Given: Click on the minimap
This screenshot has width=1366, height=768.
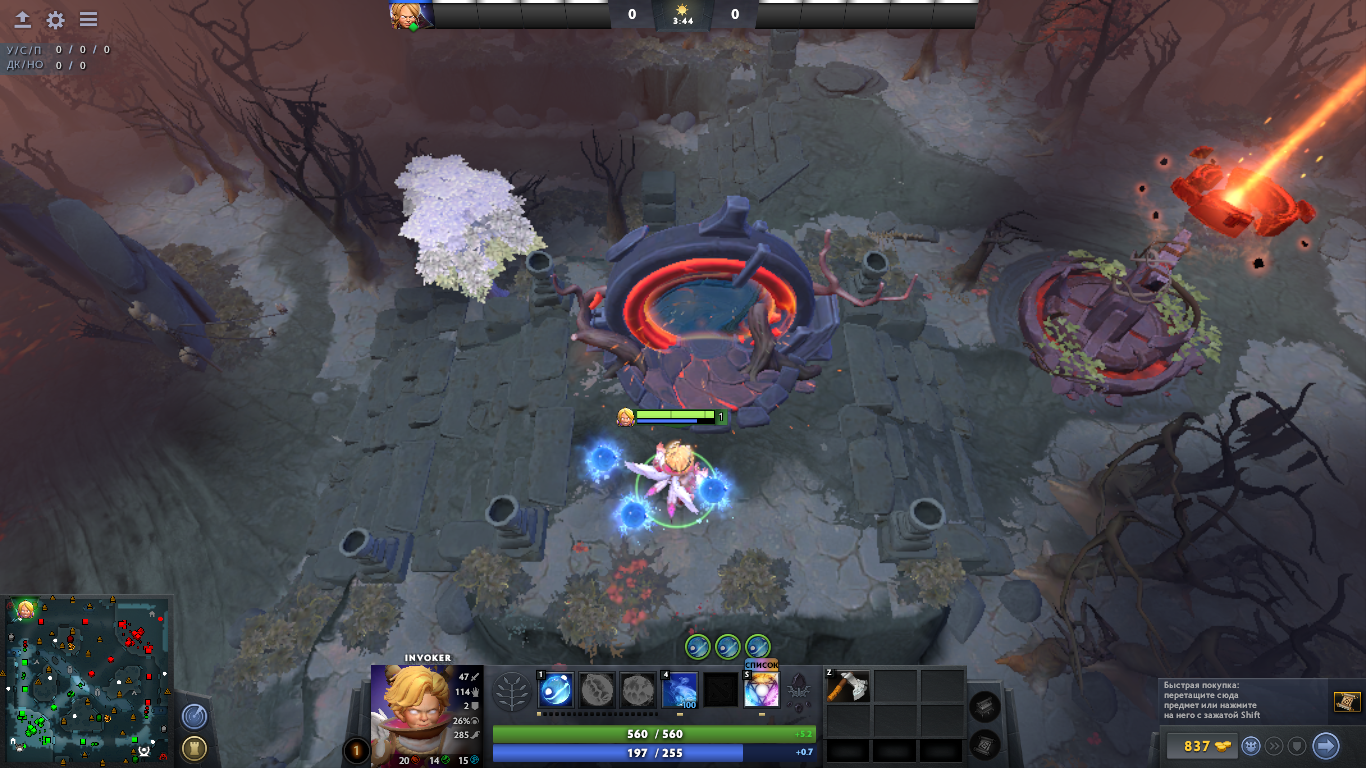Looking at the screenshot, I should coord(86,680).
